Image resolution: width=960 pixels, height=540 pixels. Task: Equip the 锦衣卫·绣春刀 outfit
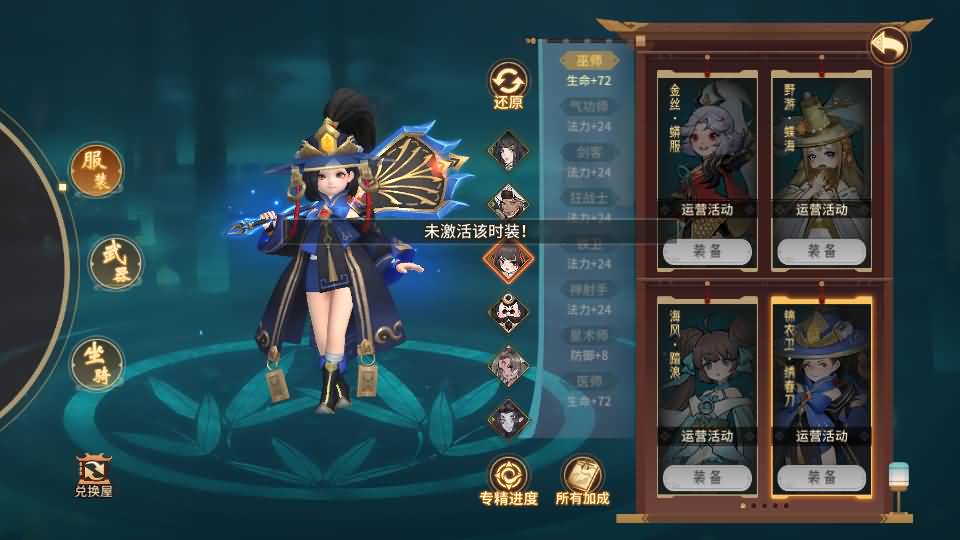tap(821, 477)
